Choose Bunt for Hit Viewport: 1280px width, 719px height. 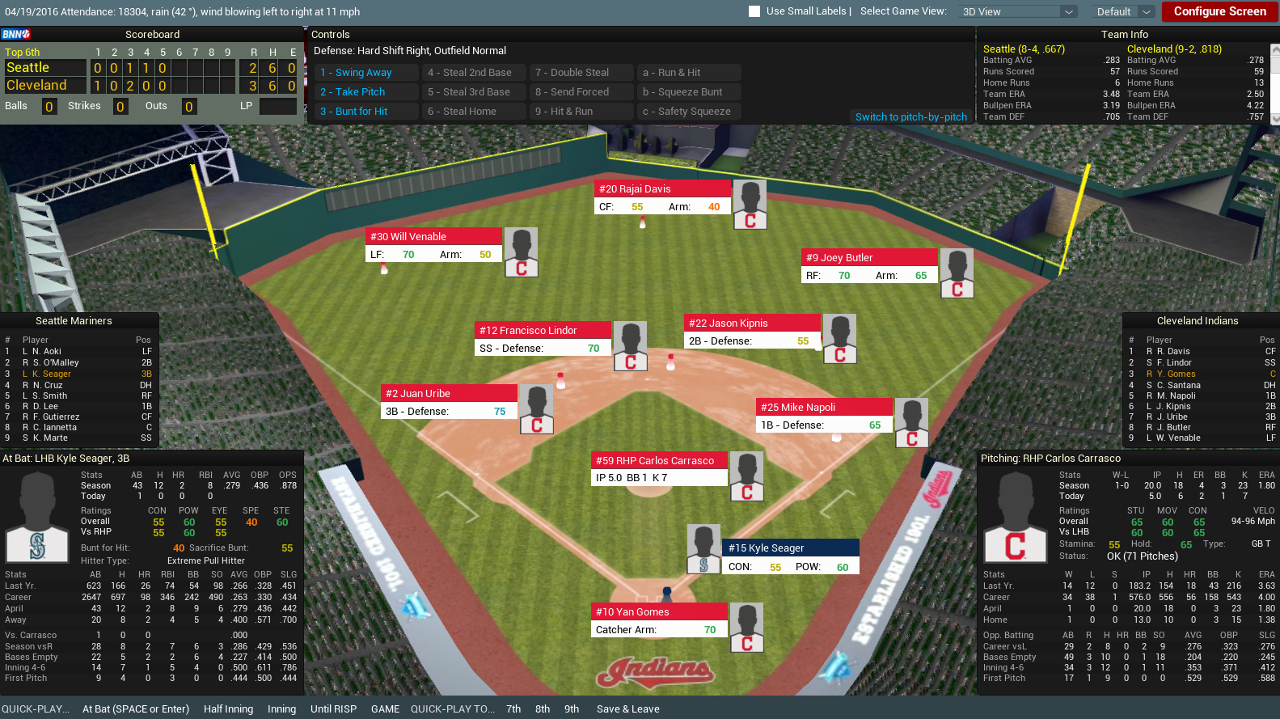click(366, 112)
